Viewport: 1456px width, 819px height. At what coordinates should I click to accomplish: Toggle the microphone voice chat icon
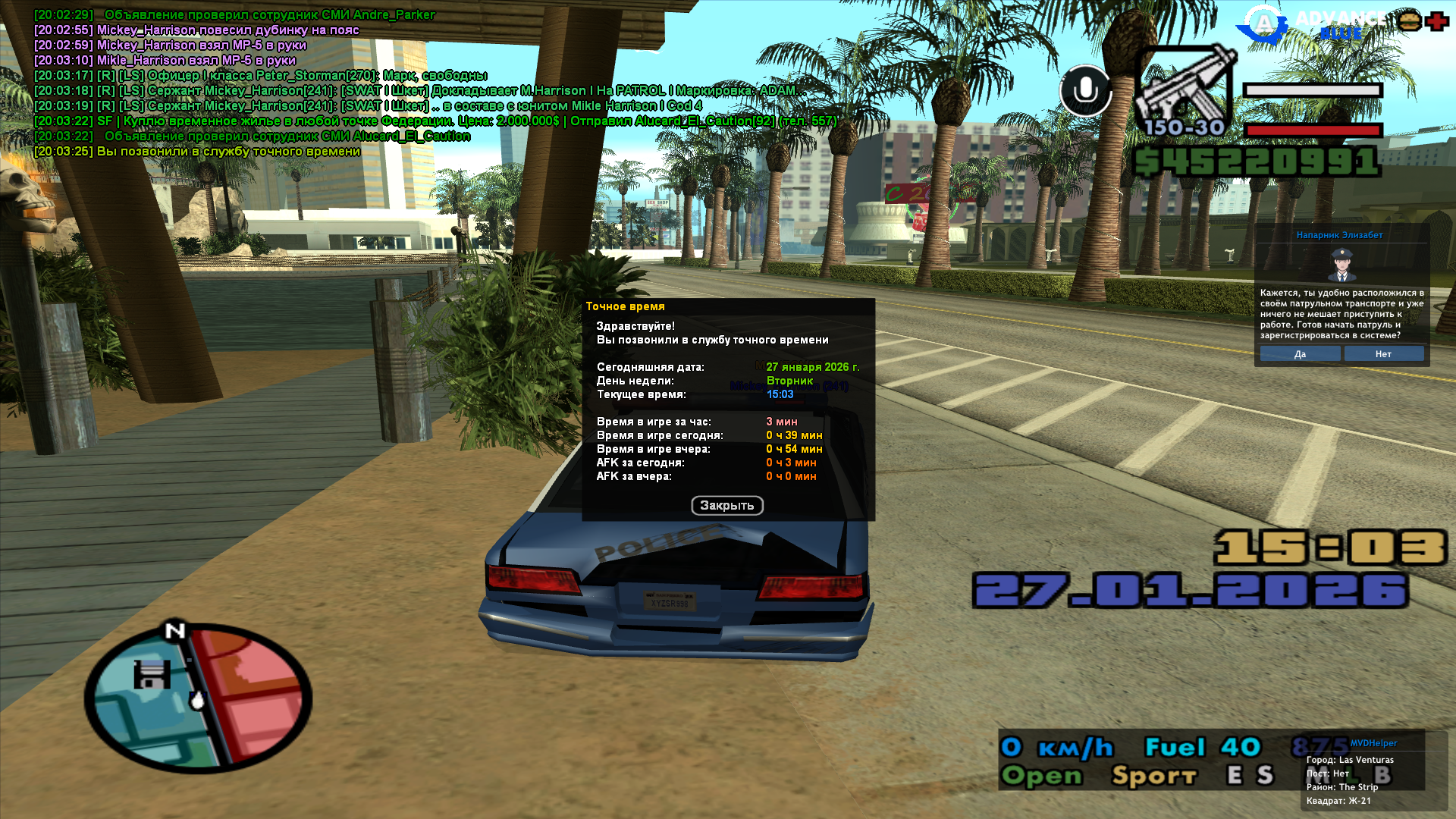pos(1085,90)
